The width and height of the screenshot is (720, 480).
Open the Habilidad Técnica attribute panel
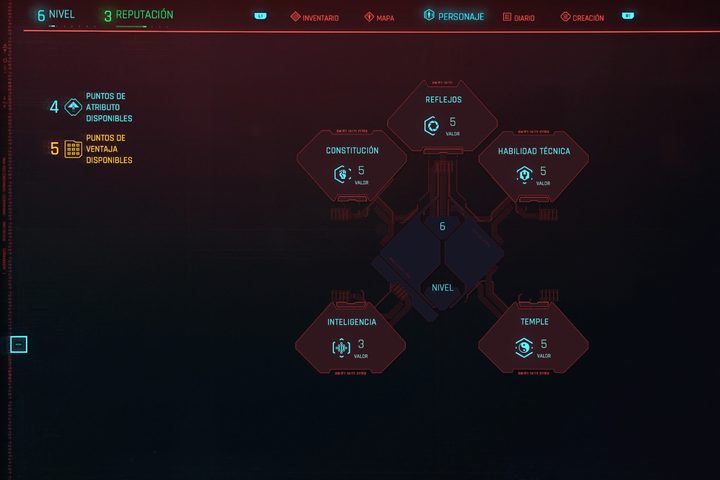(x=533, y=167)
